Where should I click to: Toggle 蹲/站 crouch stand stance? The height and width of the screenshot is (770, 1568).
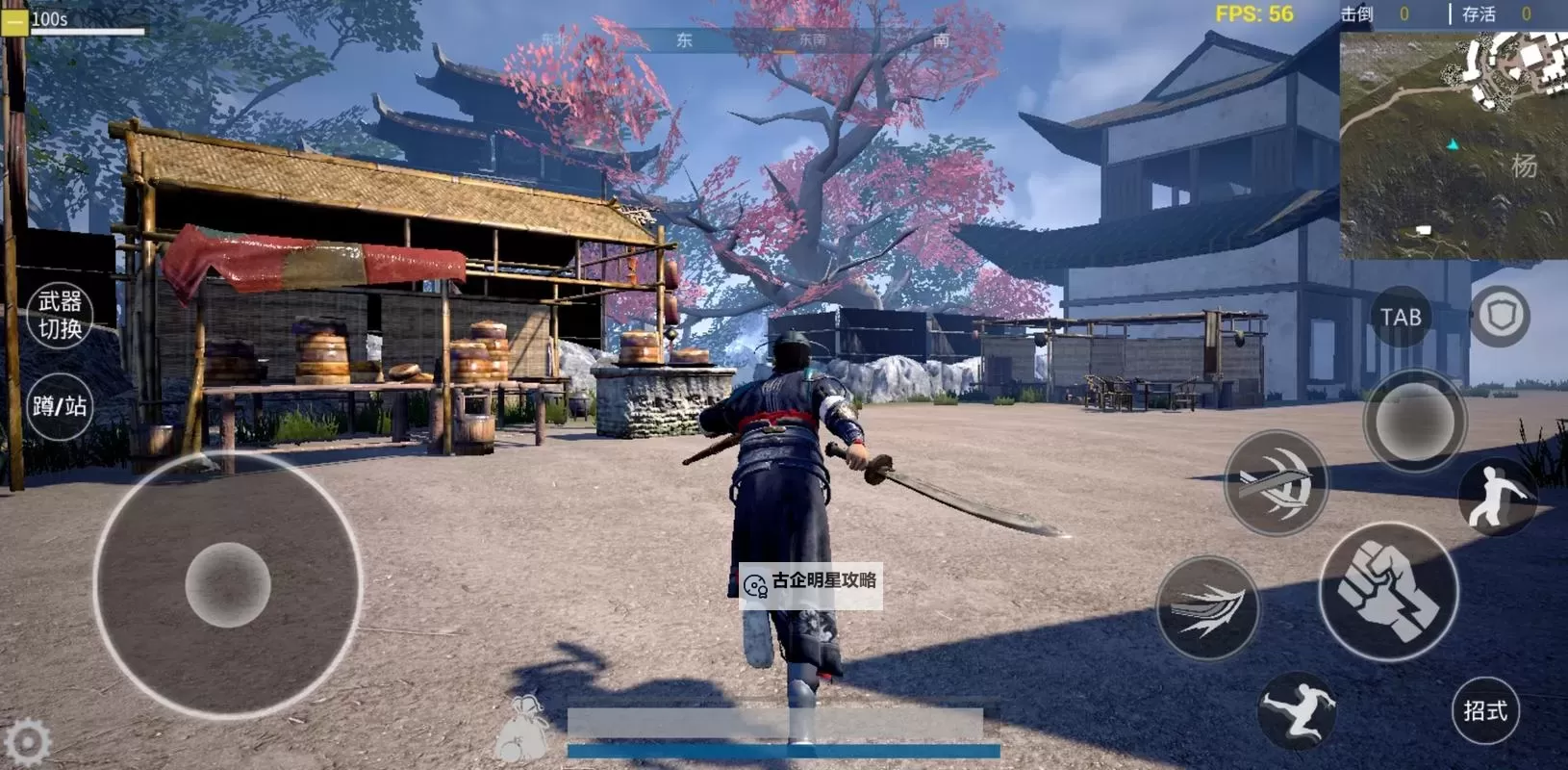[x=58, y=406]
